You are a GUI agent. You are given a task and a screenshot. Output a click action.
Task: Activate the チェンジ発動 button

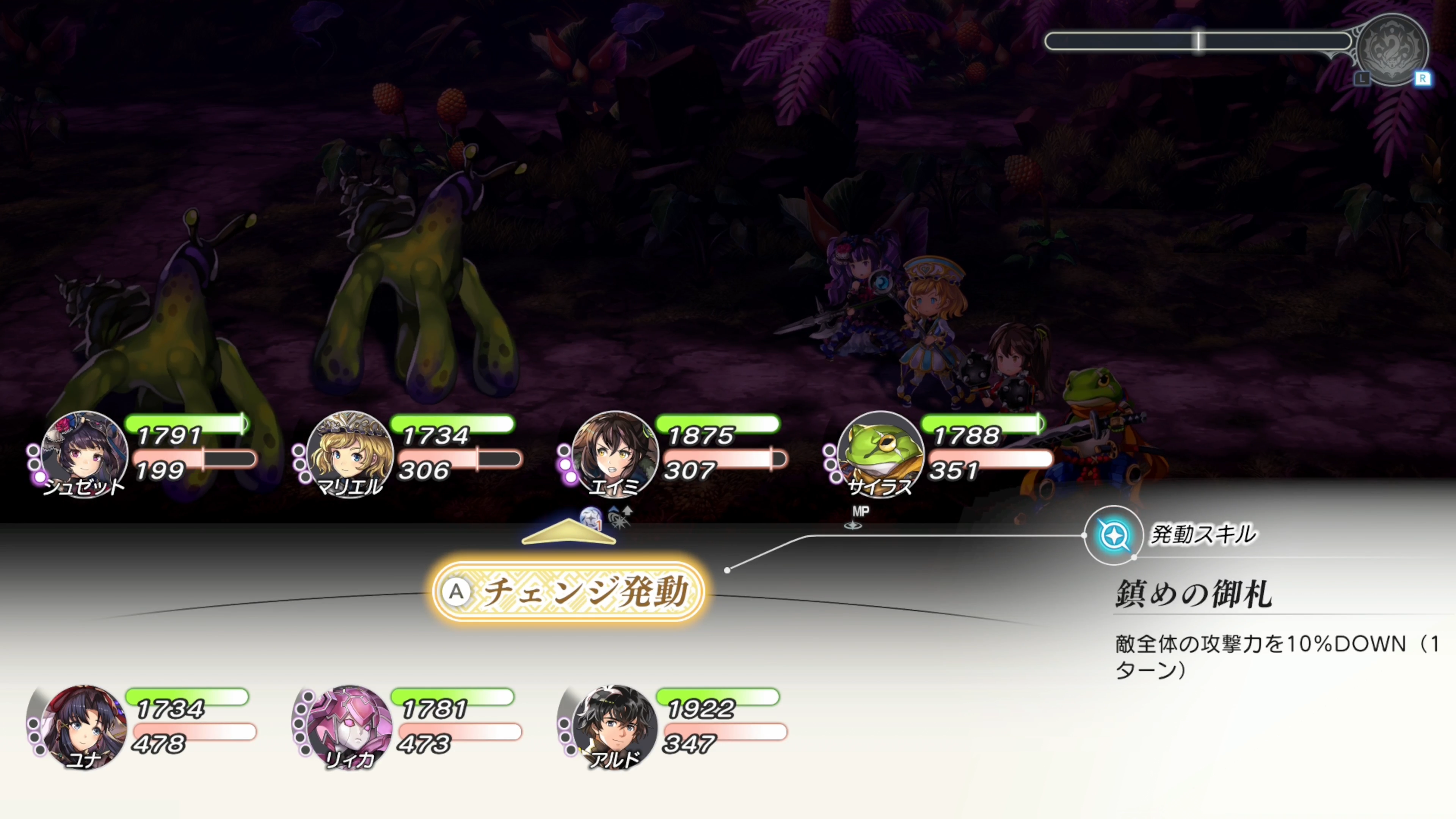pyautogui.click(x=569, y=591)
